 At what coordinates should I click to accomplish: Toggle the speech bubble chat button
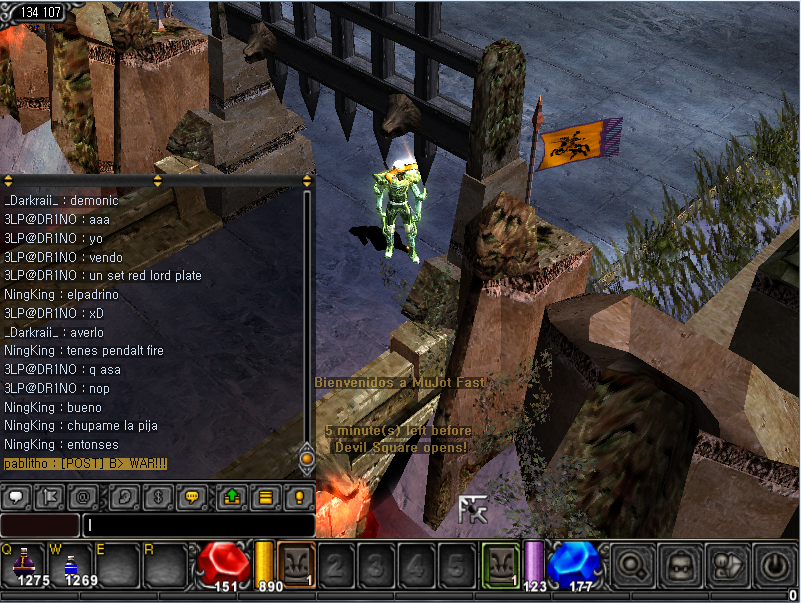[x=18, y=495]
